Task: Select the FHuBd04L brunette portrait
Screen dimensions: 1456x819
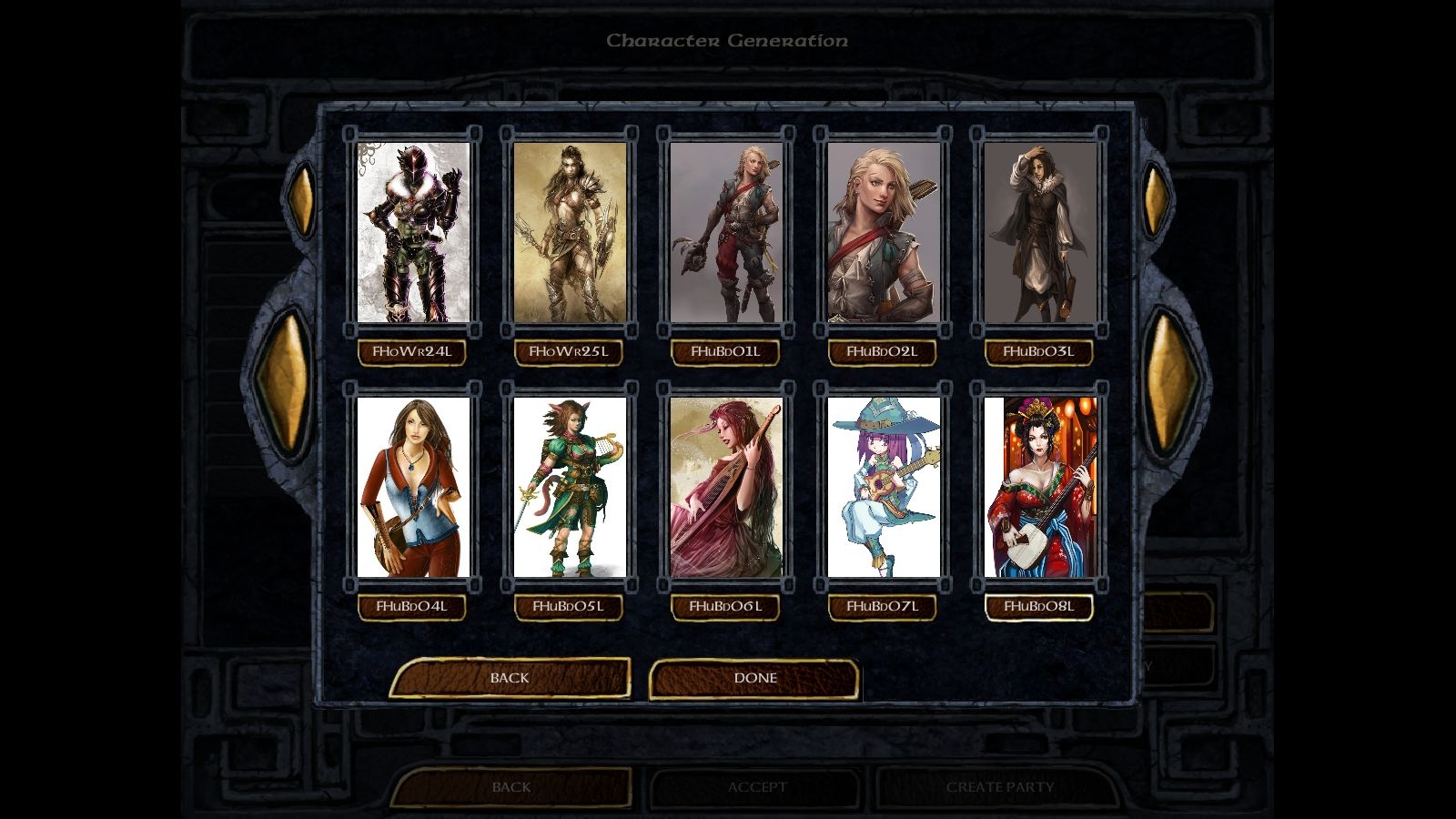Action: click(x=413, y=487)
